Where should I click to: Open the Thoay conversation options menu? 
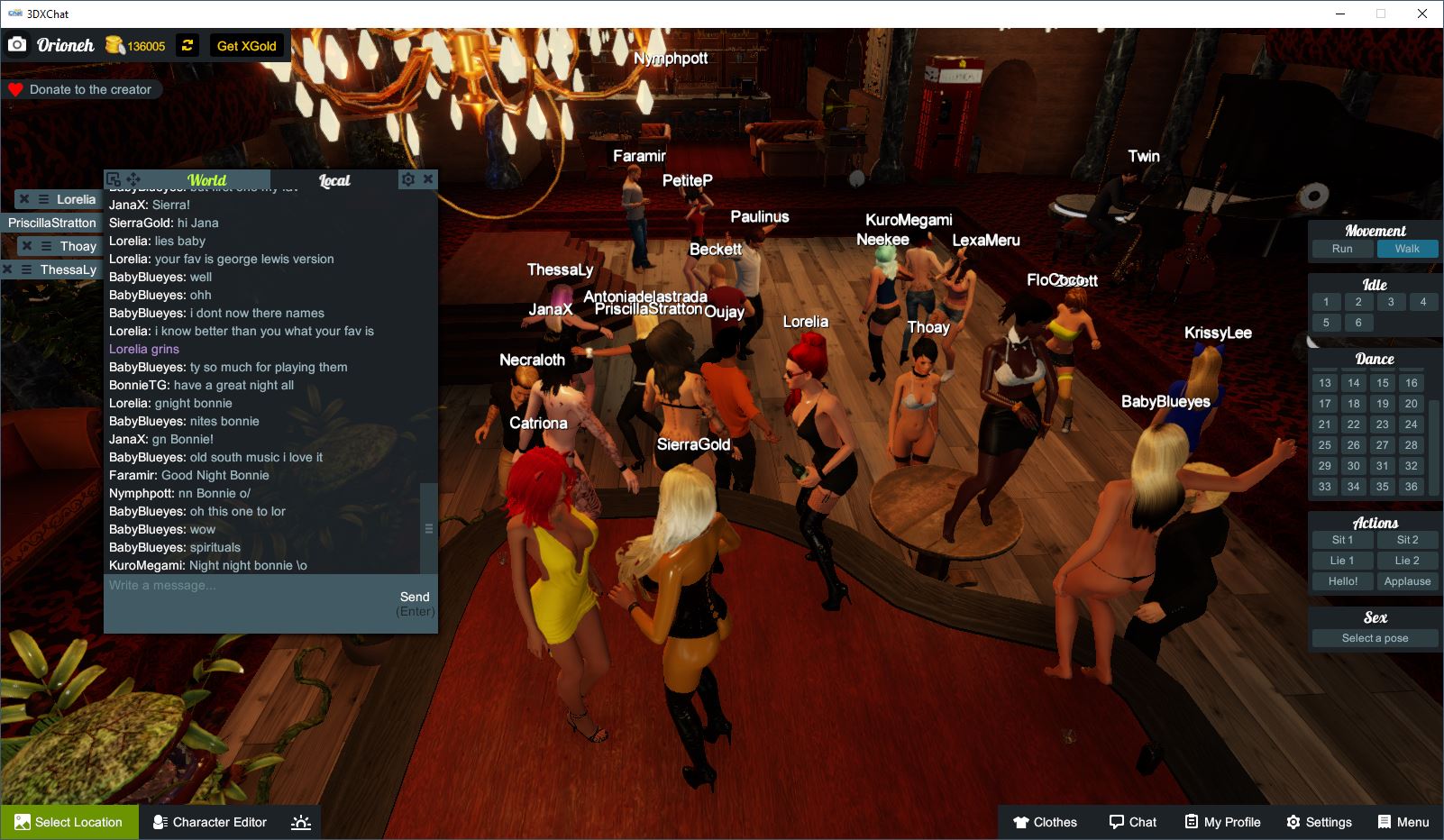pyautogui.click(x=46, y=245)
